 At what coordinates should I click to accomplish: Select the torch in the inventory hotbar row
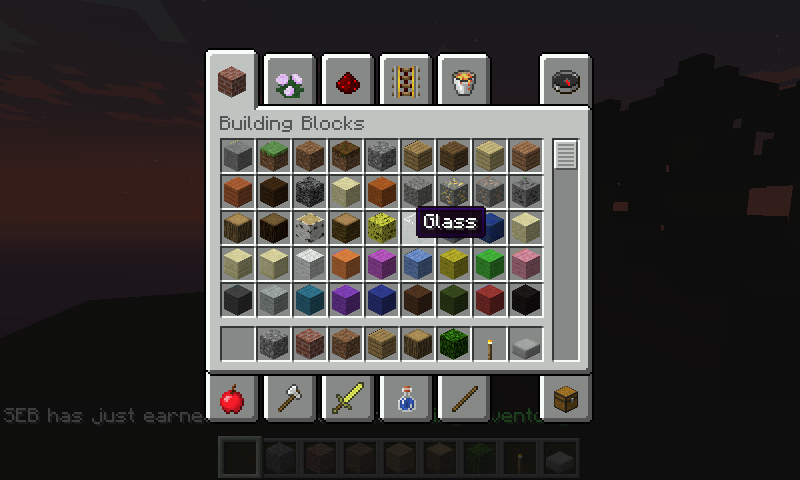pos(489,345)
